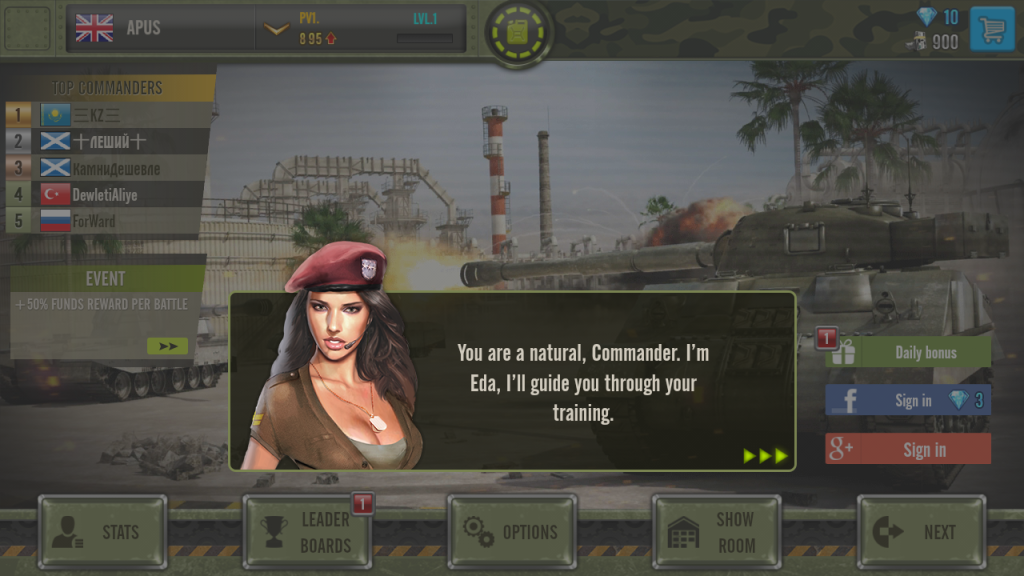Advance Eda's dialogue with green arrows
This screenshot has height=576, width=1024.
pos(766,456)
